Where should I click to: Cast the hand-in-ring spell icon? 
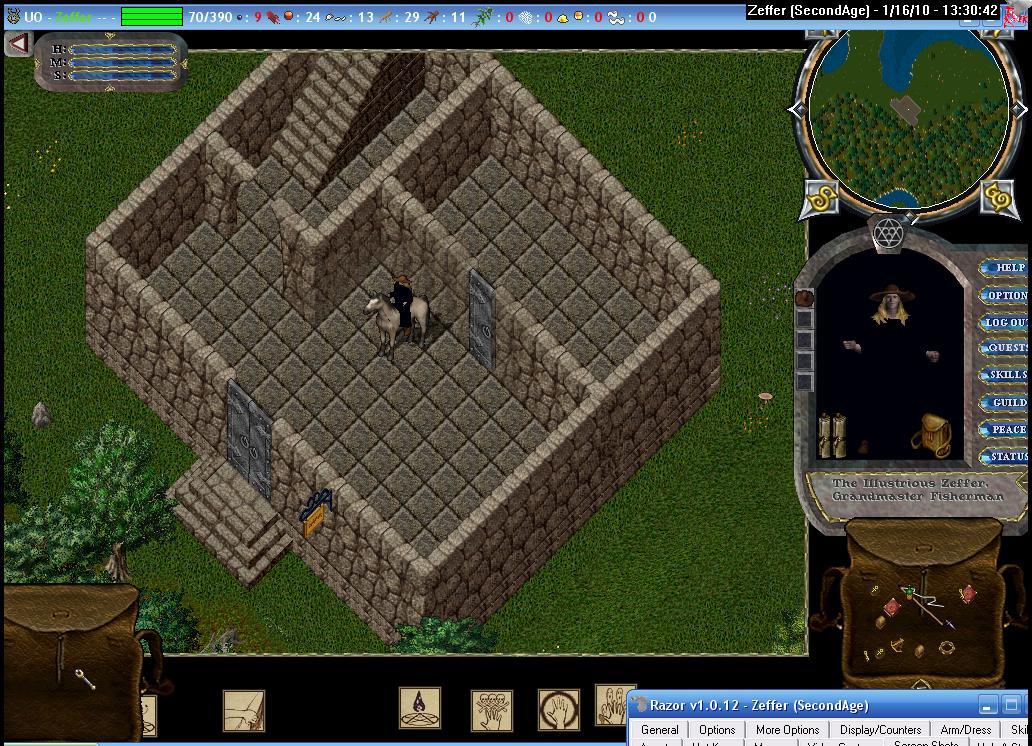coord(558,710)
